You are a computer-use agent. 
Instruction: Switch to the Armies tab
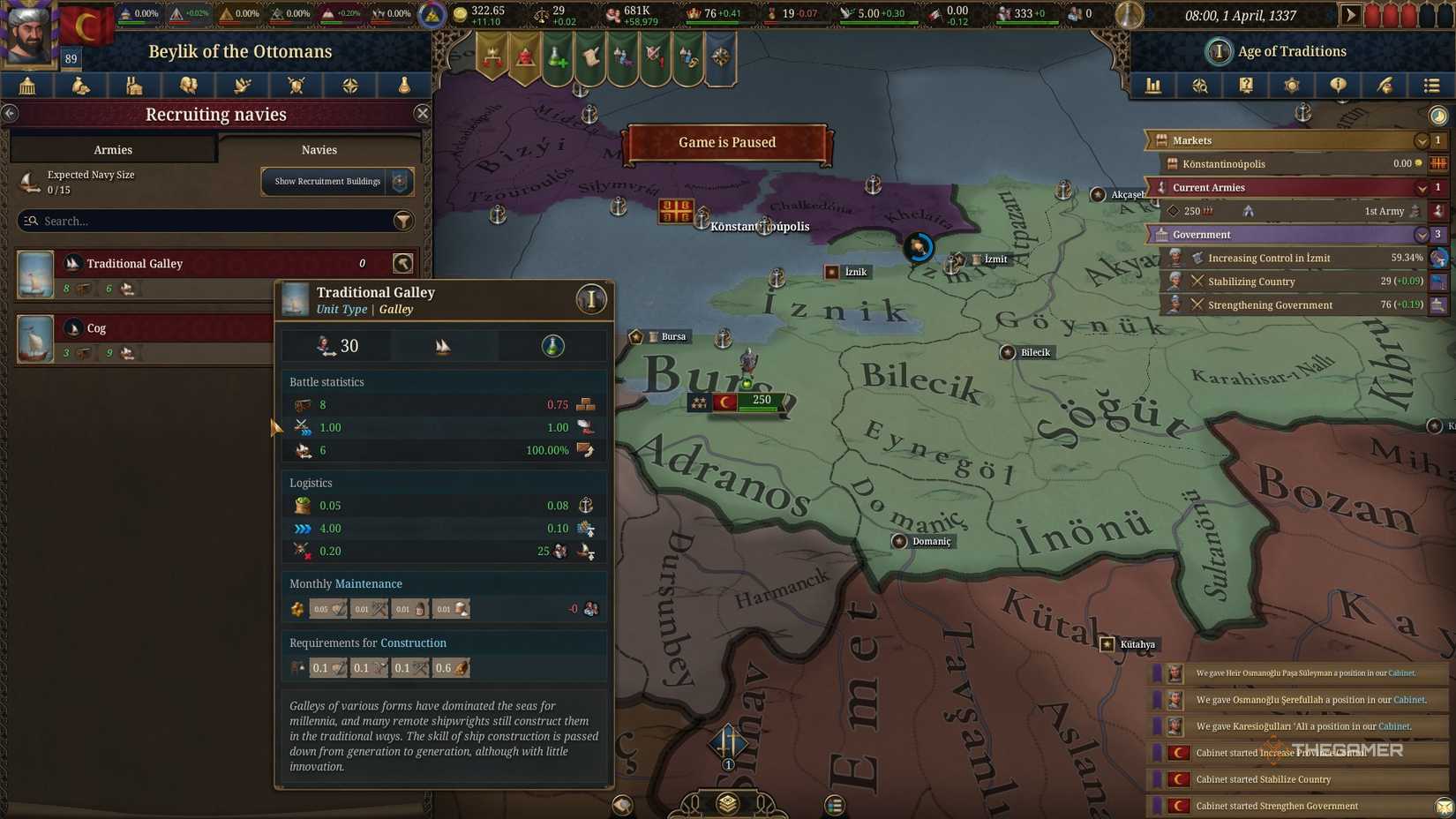pyautogui.click(x=112, y=149)
